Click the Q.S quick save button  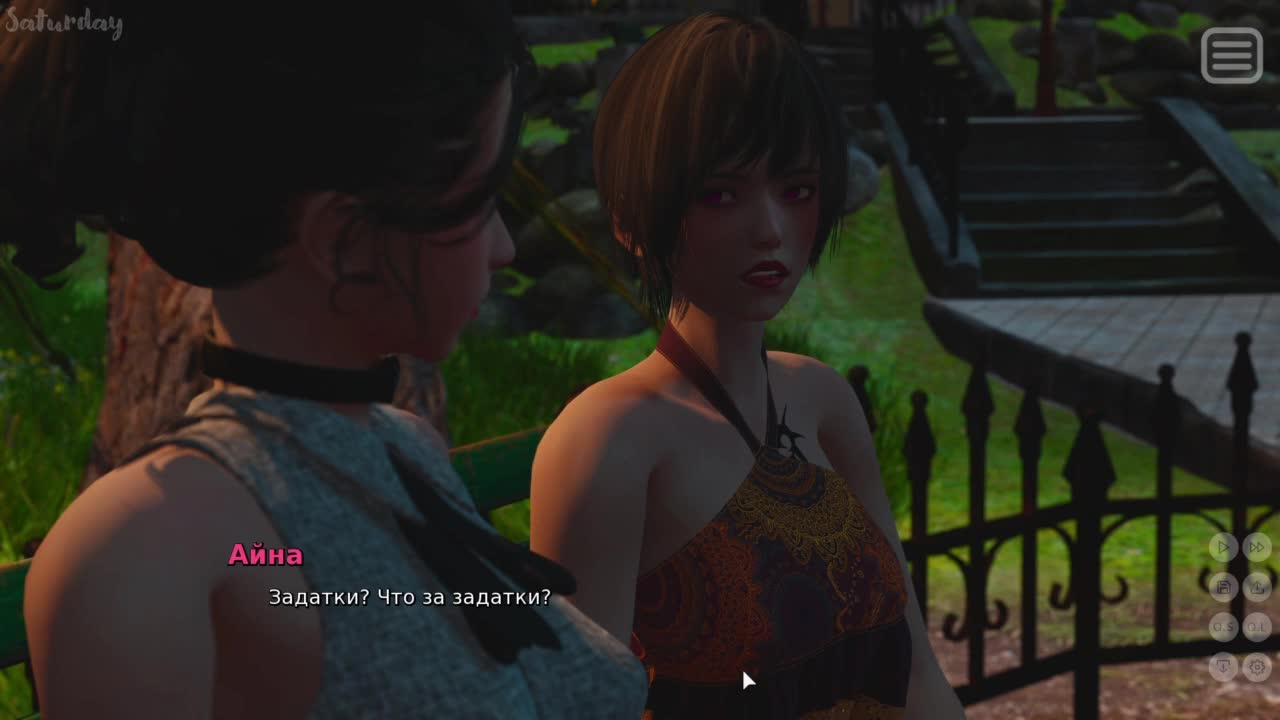click(x=1223, y=627)
